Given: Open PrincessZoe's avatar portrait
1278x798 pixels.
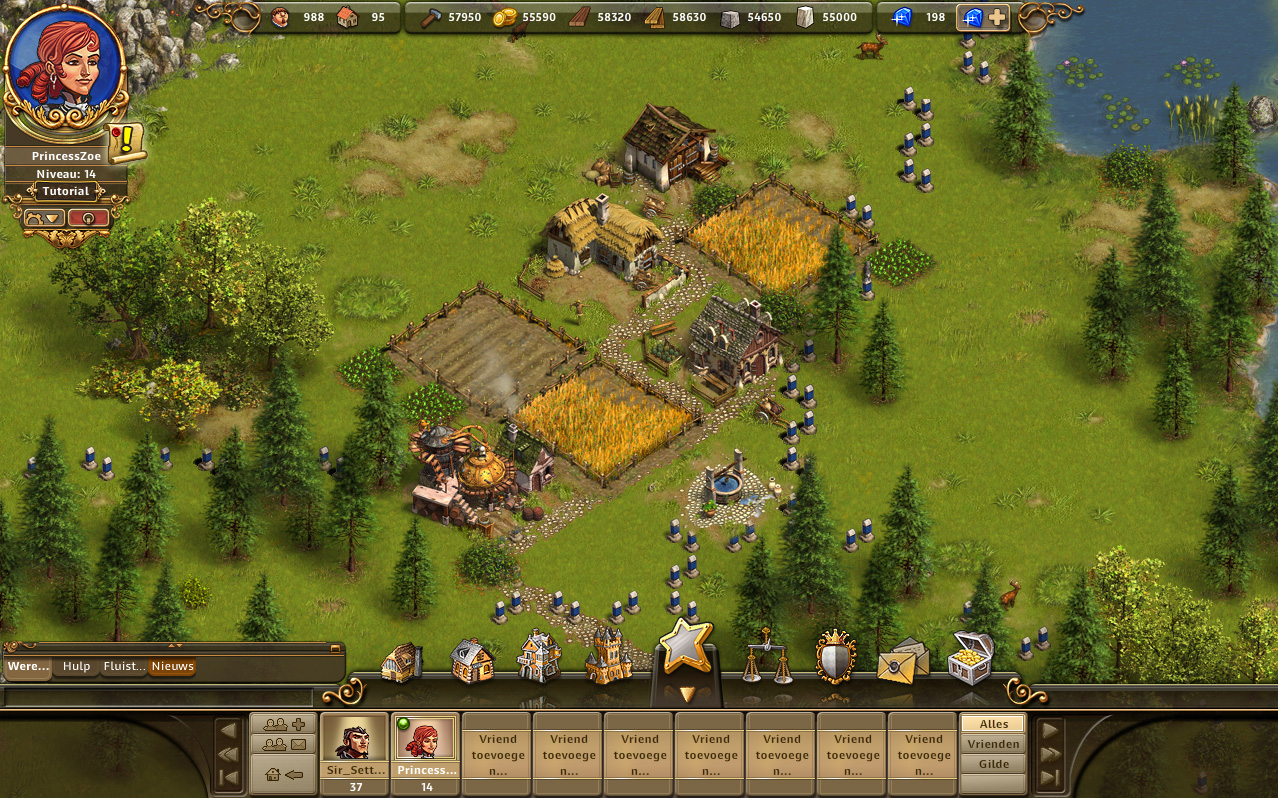Looking at the screenshot, I should 67,62.
